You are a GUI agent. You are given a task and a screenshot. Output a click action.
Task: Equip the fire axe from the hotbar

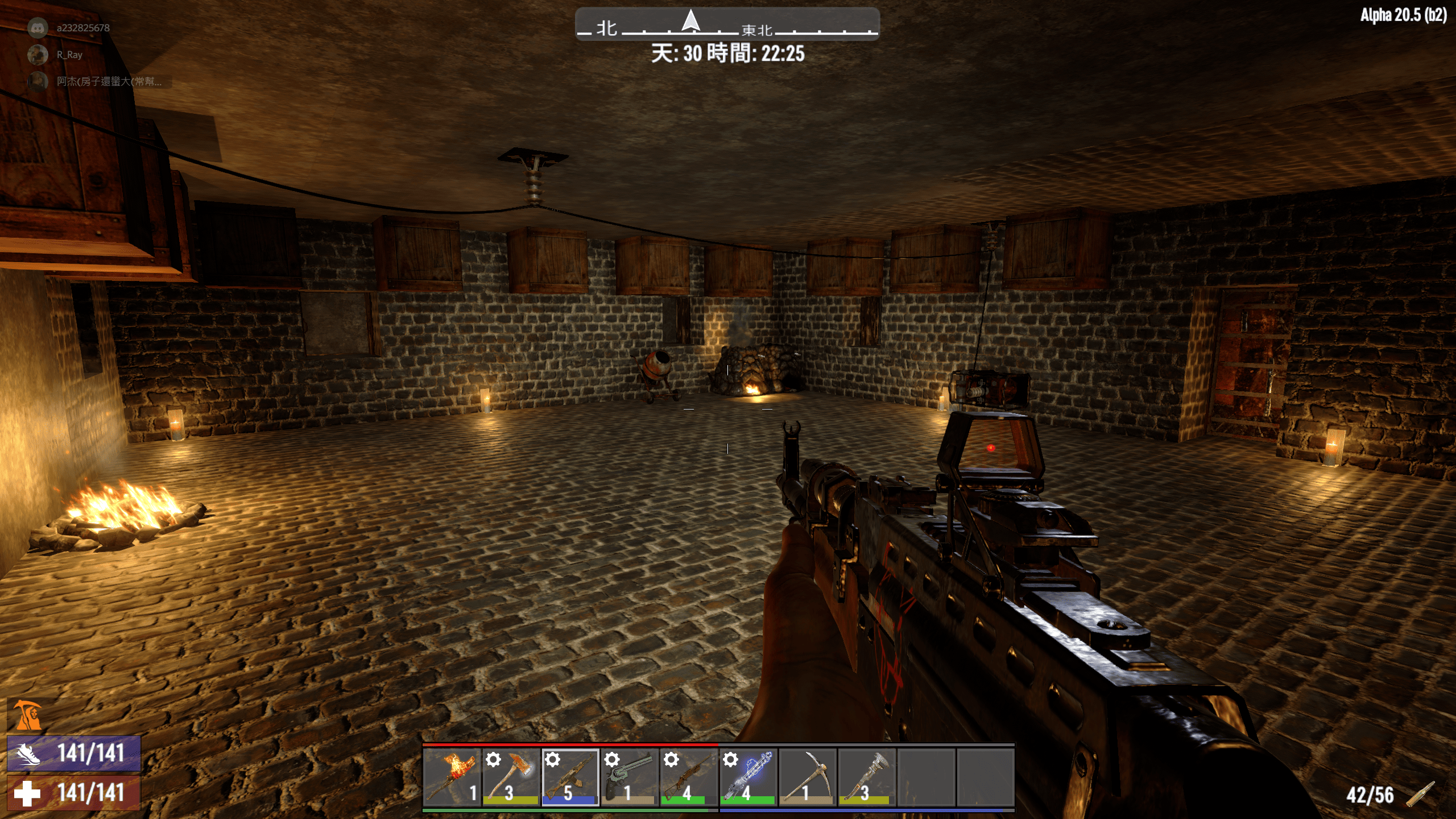point(511,777)
